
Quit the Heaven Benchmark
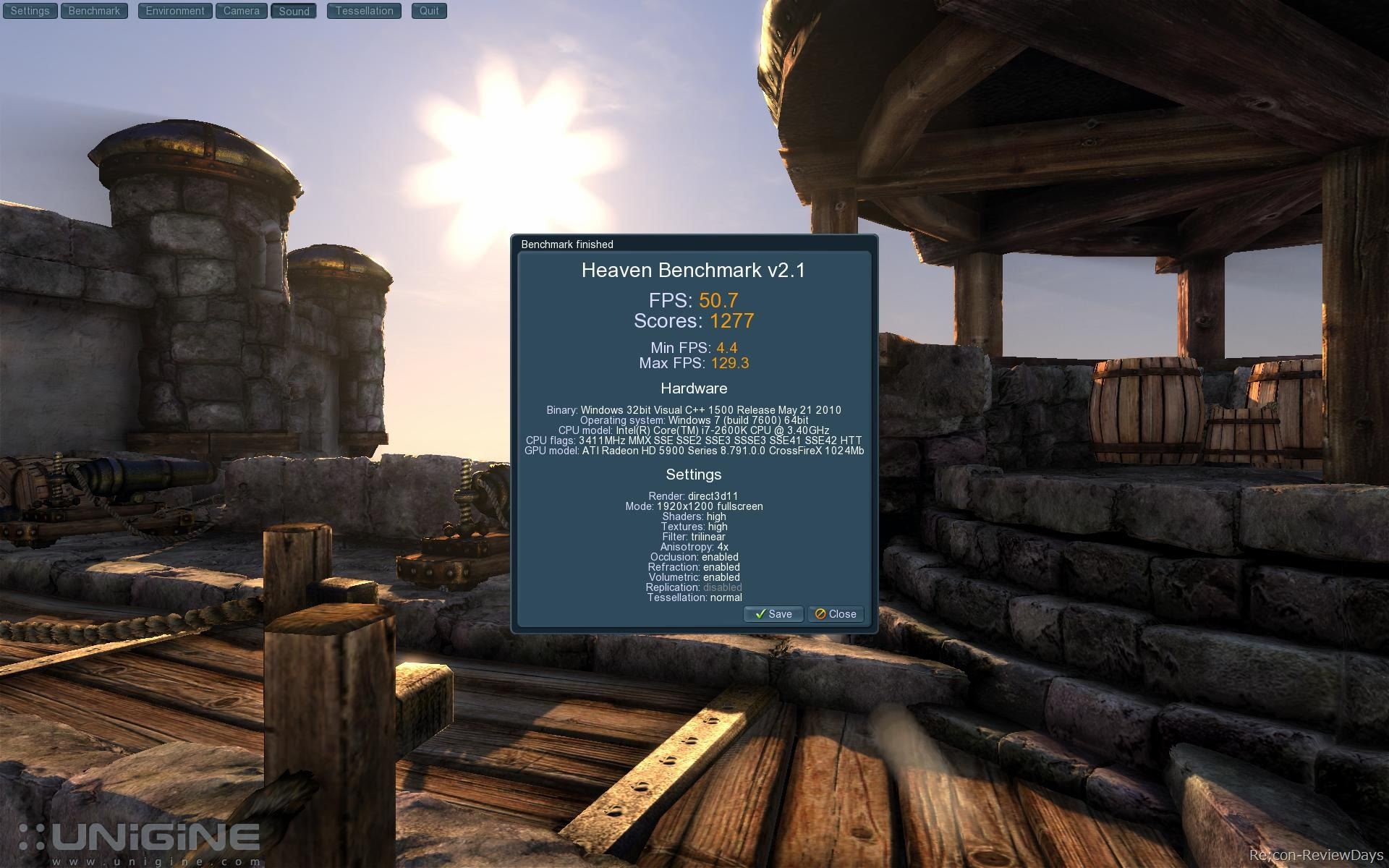[429, 11]
